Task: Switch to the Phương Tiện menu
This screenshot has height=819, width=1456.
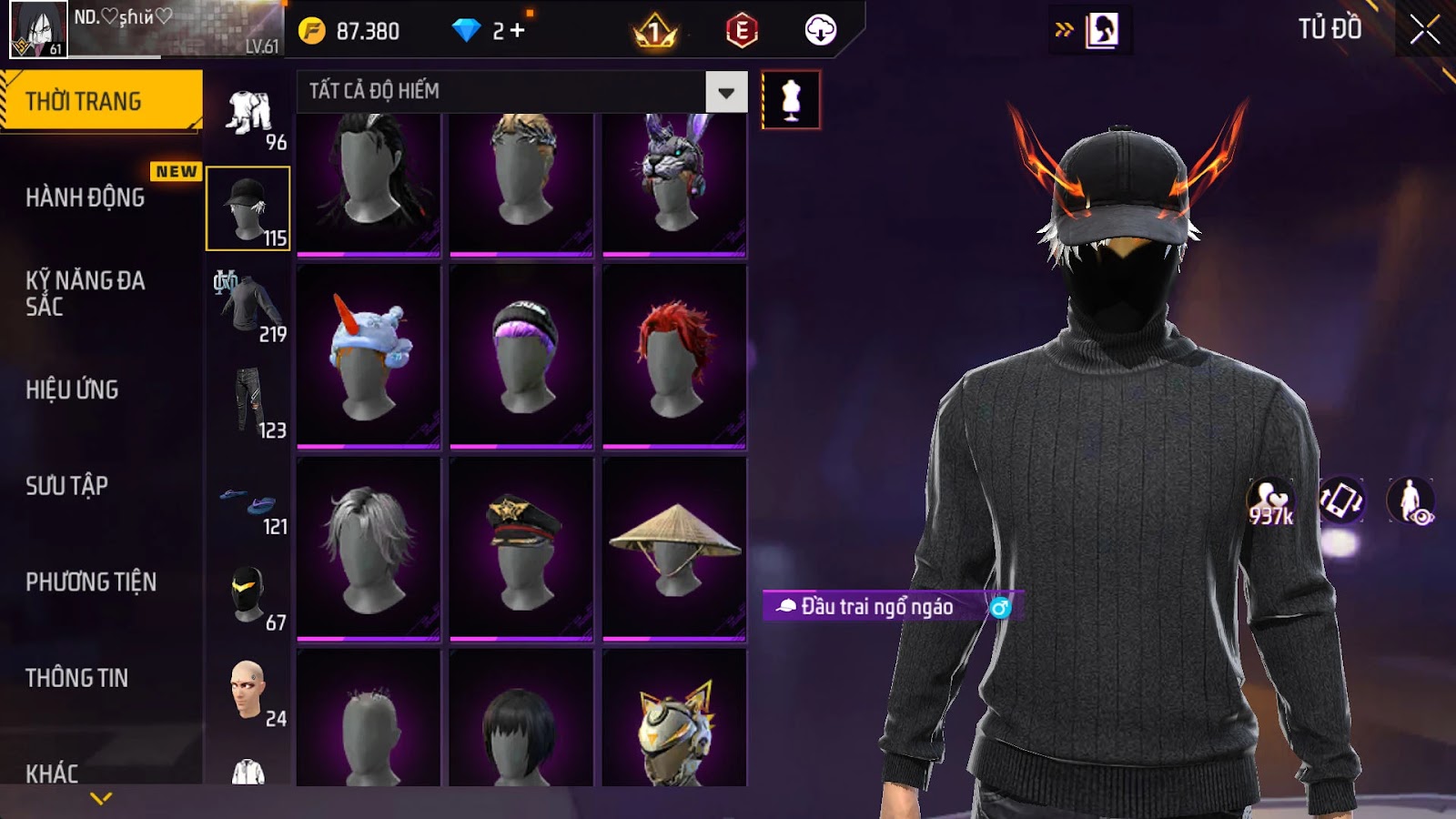Action: pyautogui.click(x=91, y=581)
